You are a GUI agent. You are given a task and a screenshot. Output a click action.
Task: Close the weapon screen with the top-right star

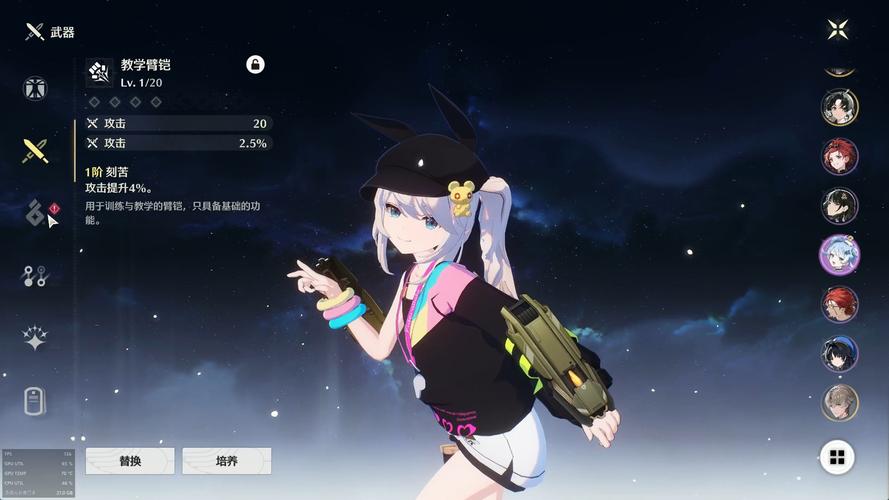tap(838, 29)
